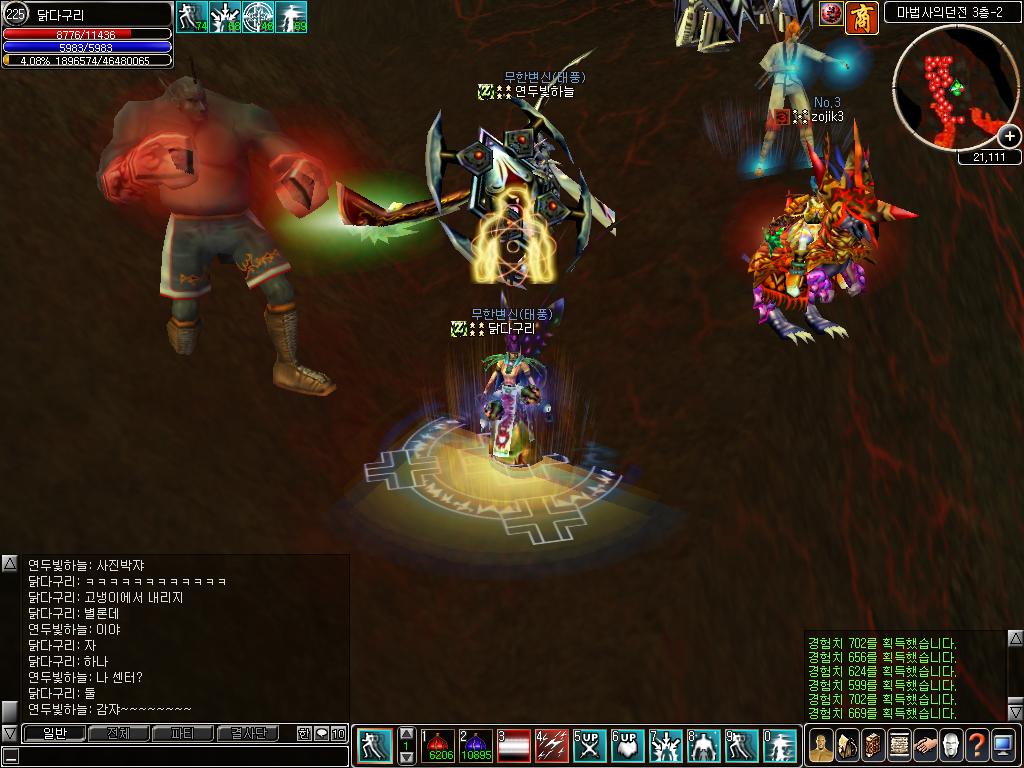Open the inventory bag icon
This screenshot has width=1024, height=768.
[x=847, y=746]
